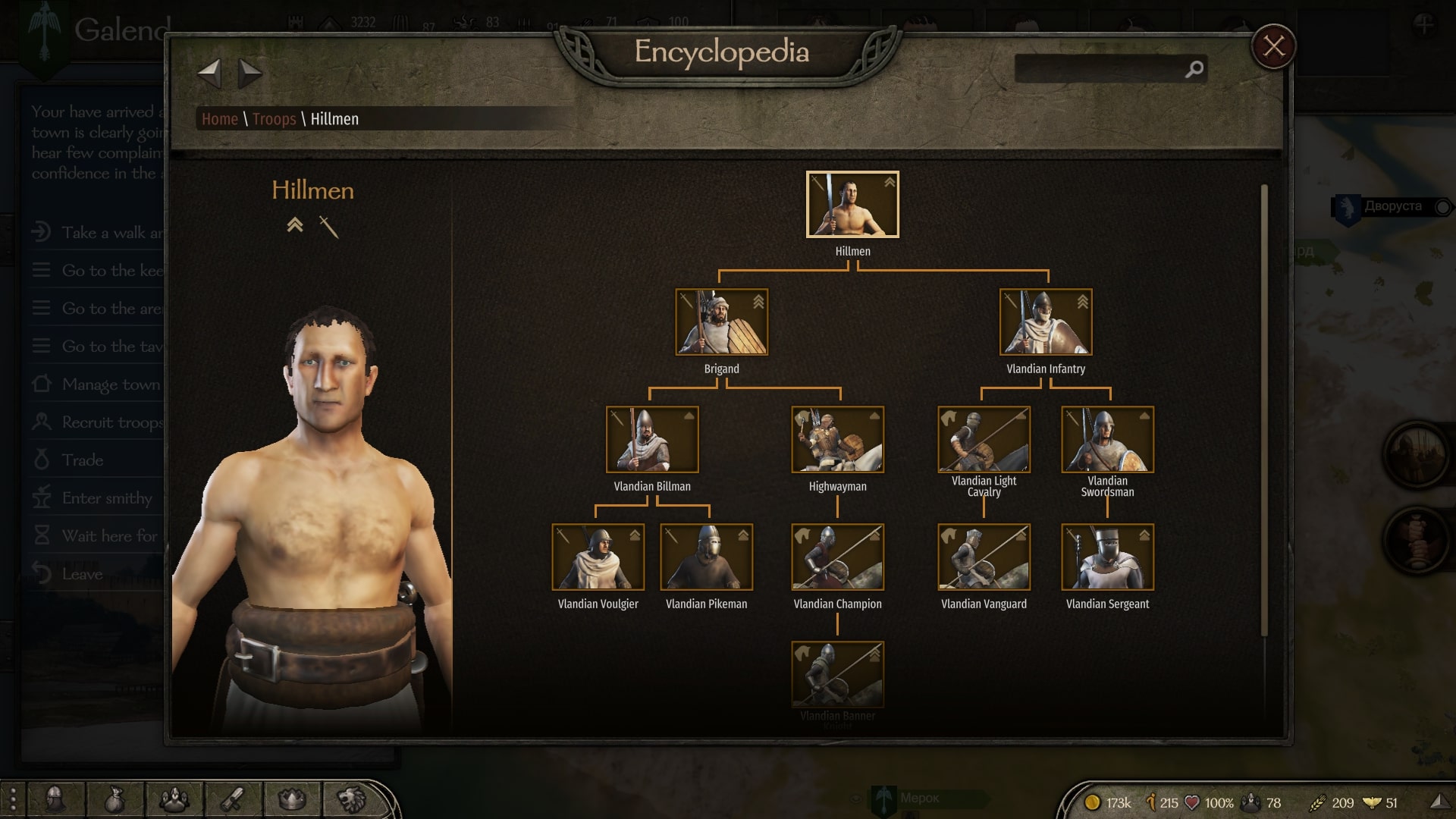Open Vlandian Light Cavalry entry
The image size is (1456, 819).
click(x=984, y=440)
